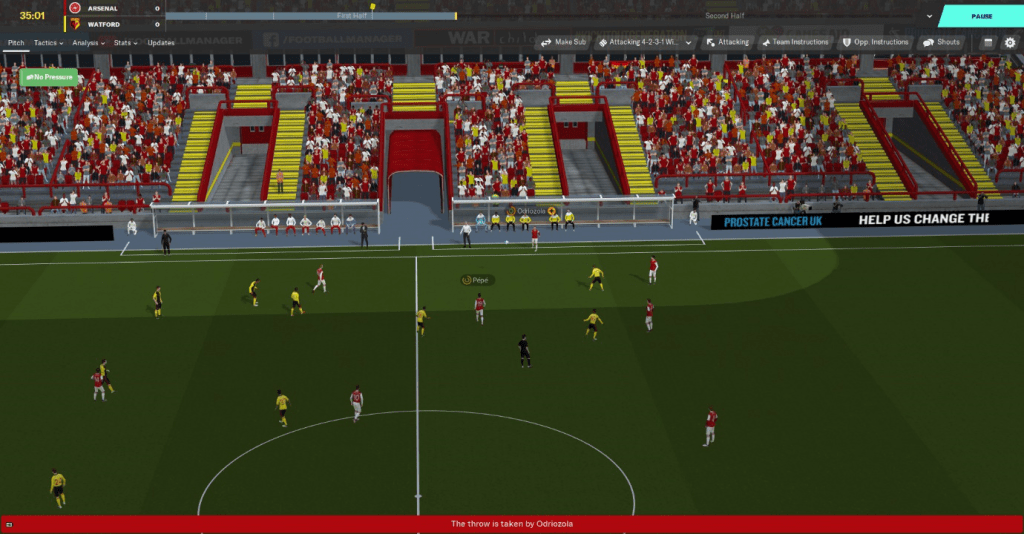Image resolution: width=1024 pixels, height=534 pixels.
Task: Open the Attacking 4-2-3-1 formation dropdown
Action: point(645,42)
